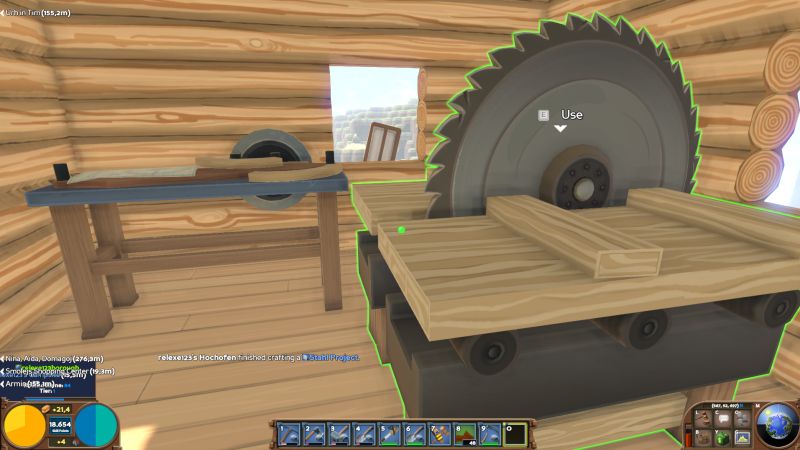Select the hammer in hotbar slot 3

click(339, 434)
